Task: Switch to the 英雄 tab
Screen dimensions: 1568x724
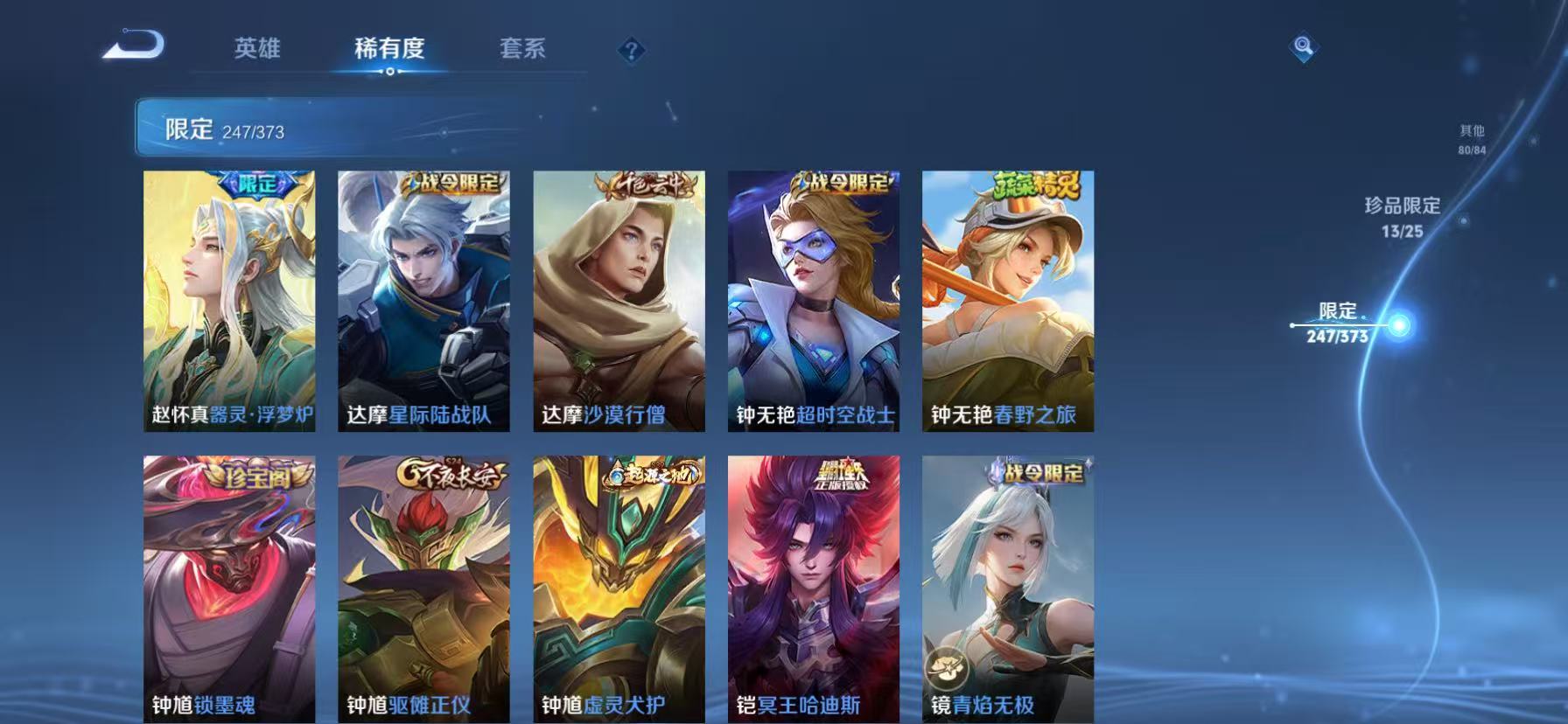Action: pyautogui.click(x=256, y=50)
